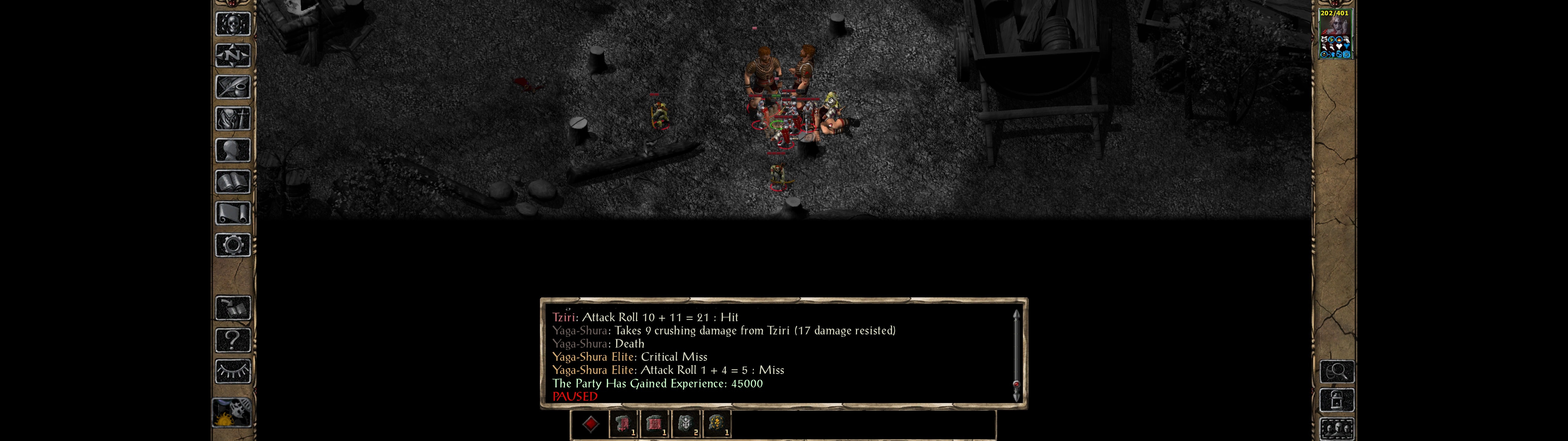Click the quick save book button
Screen dimensions: 1568x441
coord(232,308)
